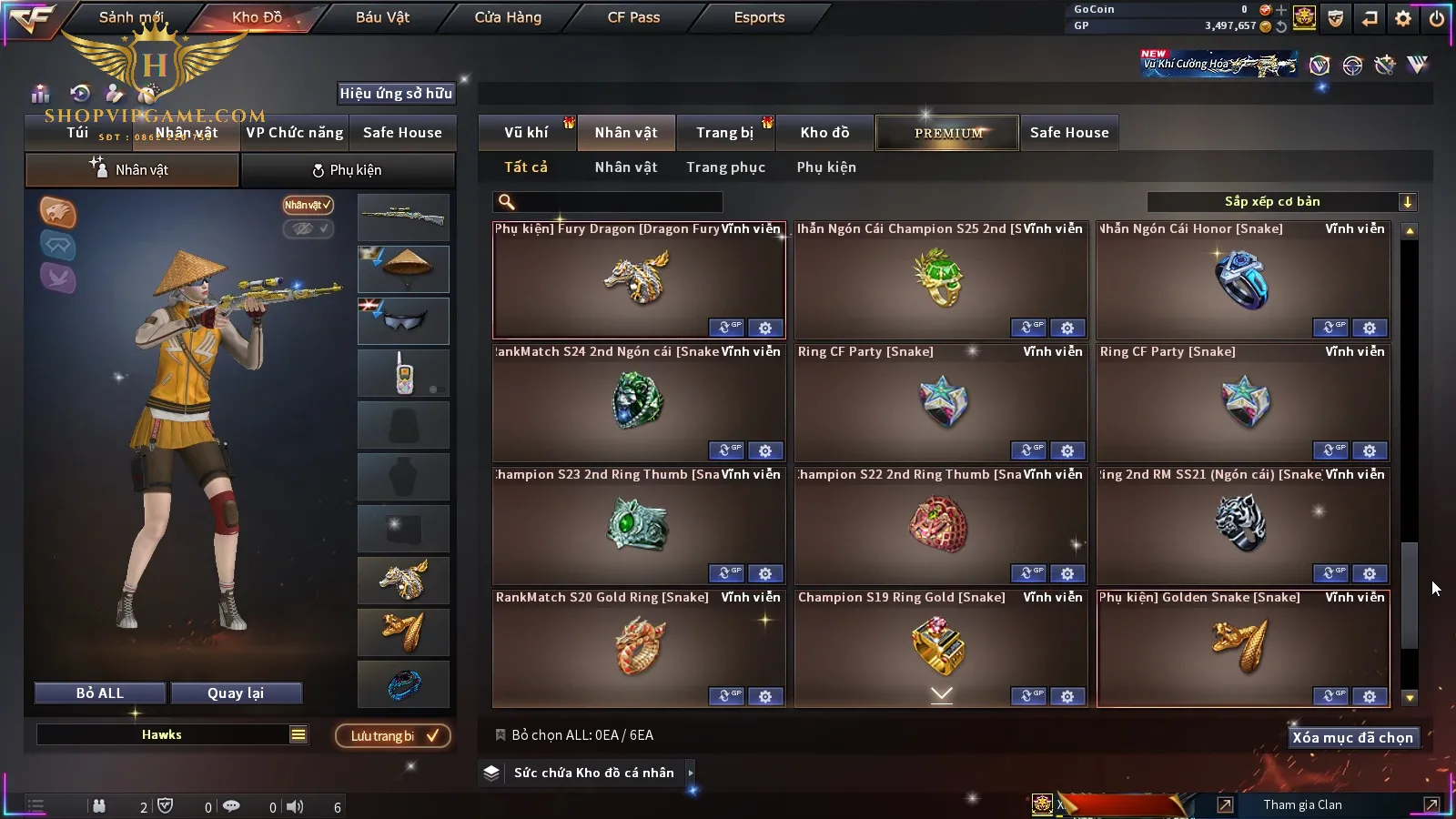1456x819 pixels.
Task: Click Xóa mục đã chọn button
Action: click(1352, 738)
